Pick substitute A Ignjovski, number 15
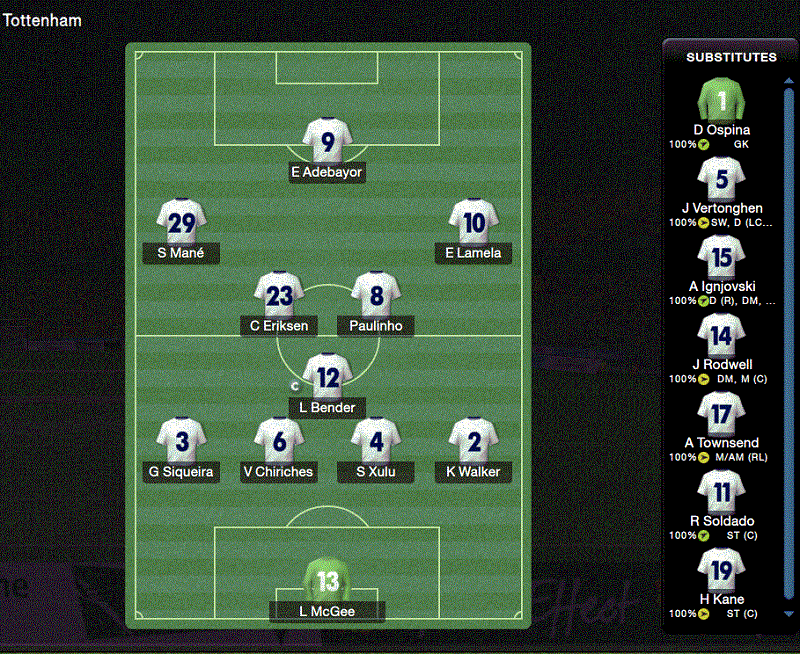The width and height of the screenshot is (800, 654). tap(721, 258)
